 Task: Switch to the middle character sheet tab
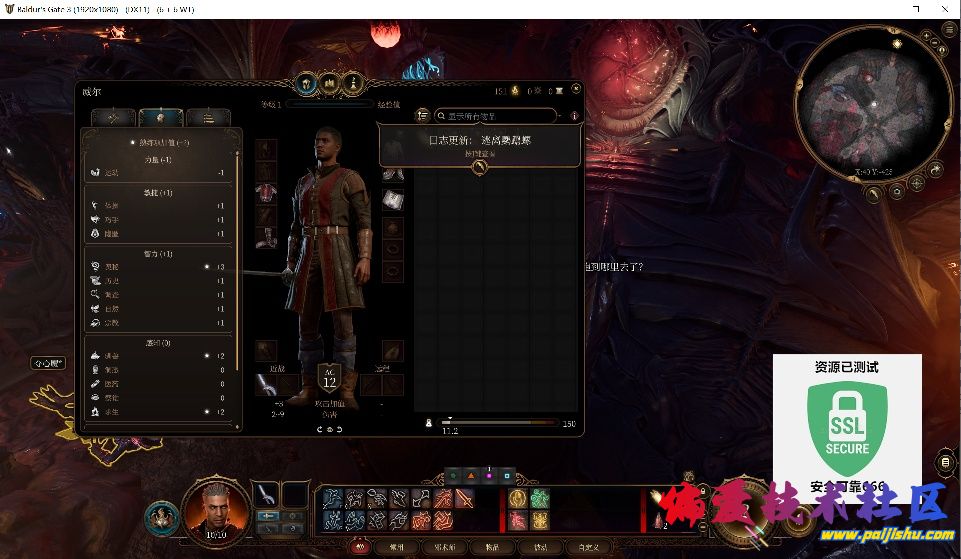point(155,117)
